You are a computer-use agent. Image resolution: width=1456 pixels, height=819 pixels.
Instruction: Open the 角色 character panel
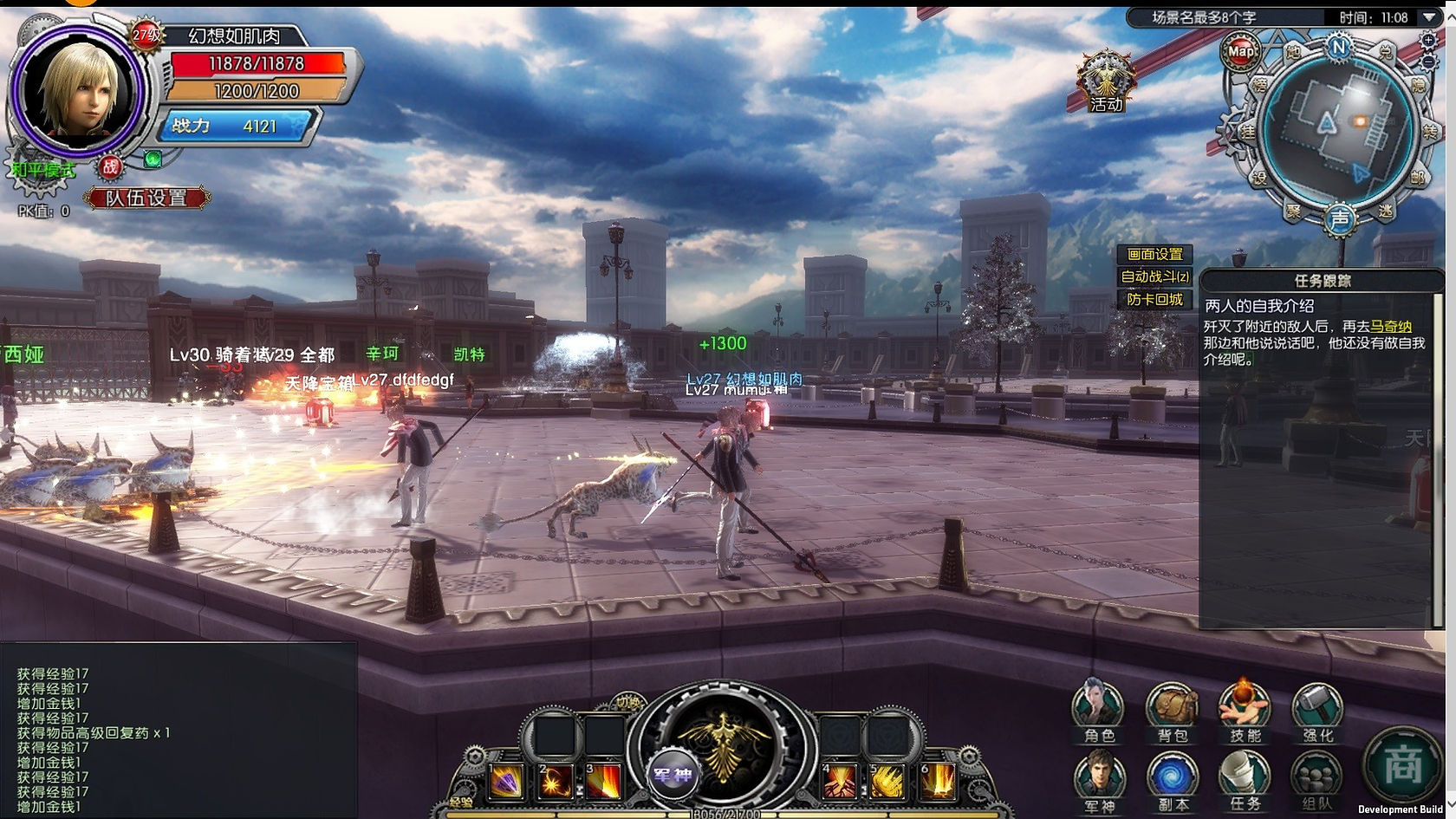(1098, 712)
